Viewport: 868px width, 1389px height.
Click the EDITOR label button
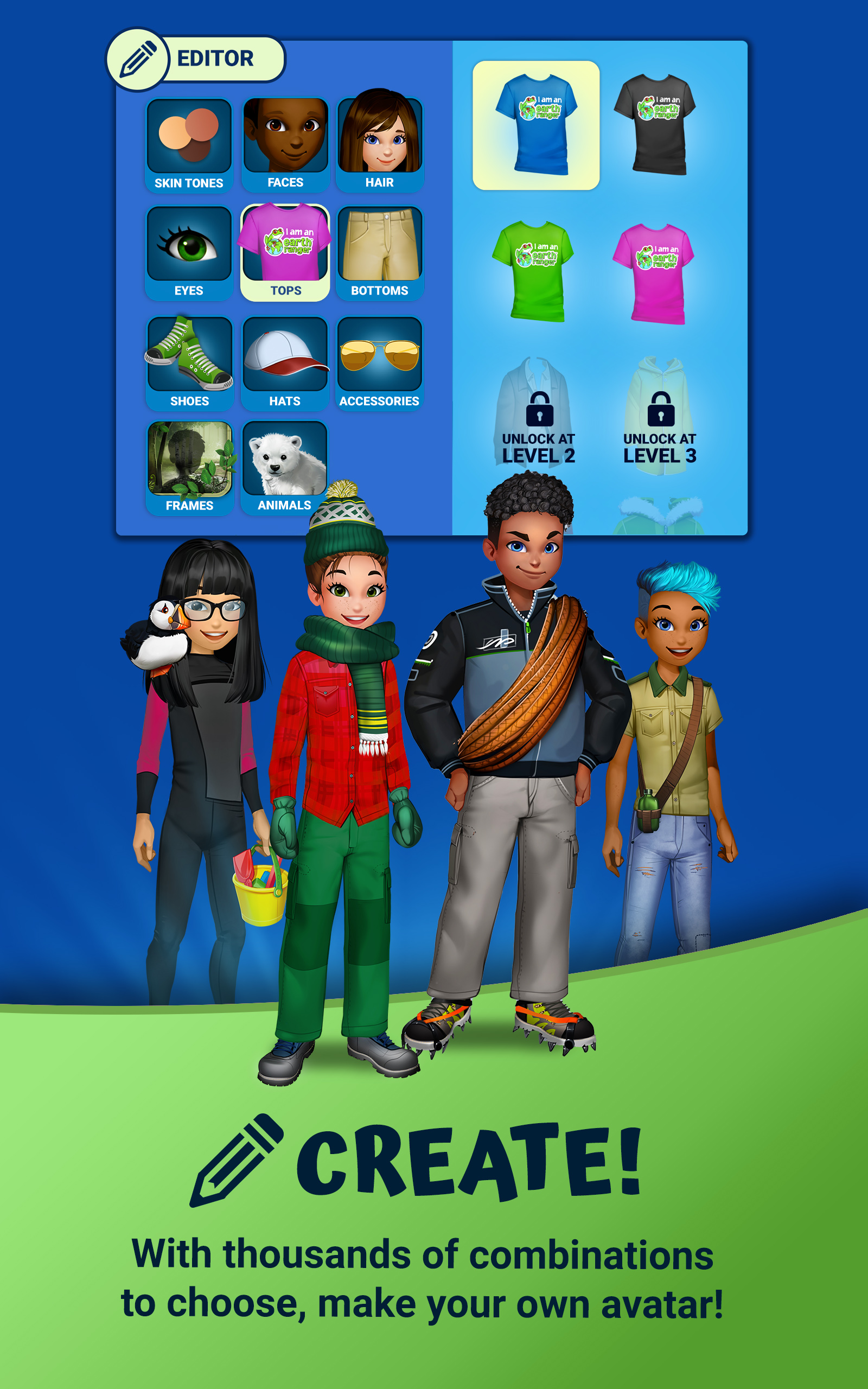coord(215,58)
